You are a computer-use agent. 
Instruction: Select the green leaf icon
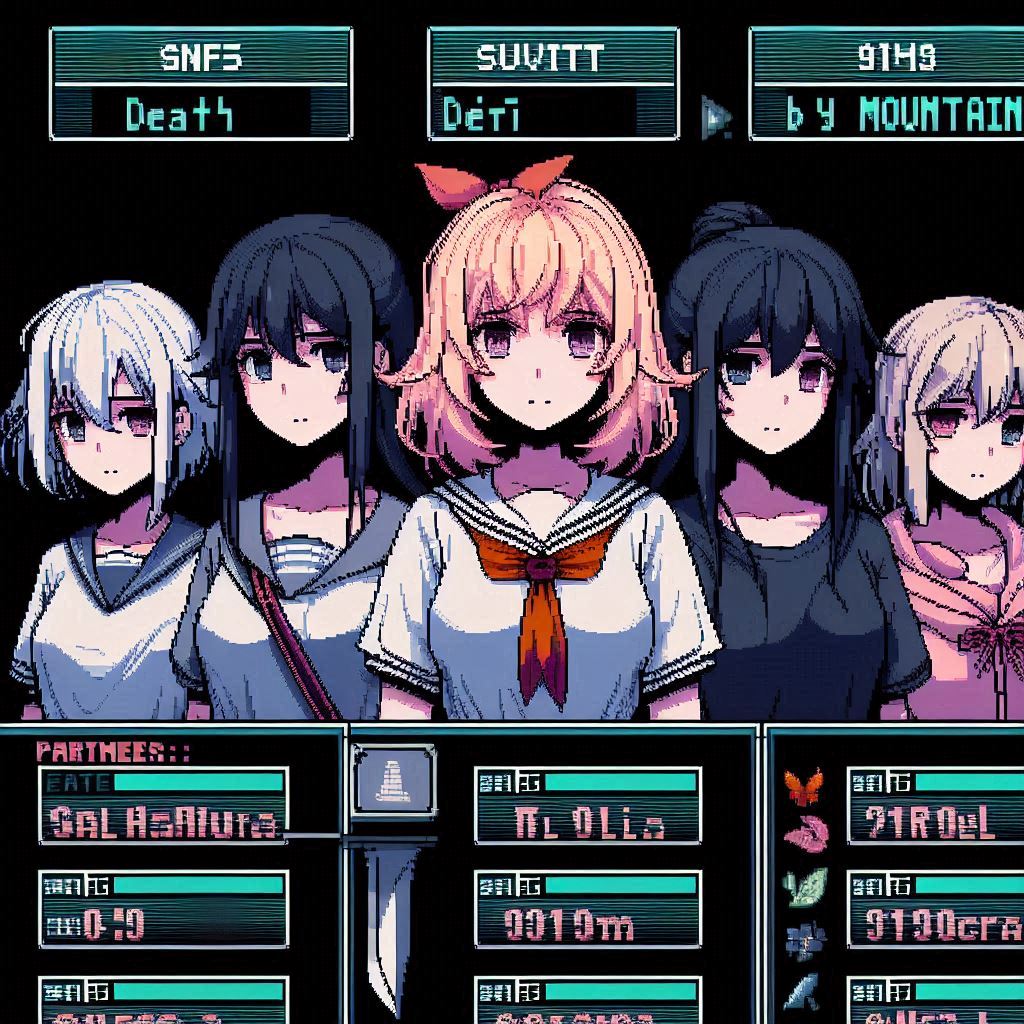pyautogui.click(x=806, y=886)
